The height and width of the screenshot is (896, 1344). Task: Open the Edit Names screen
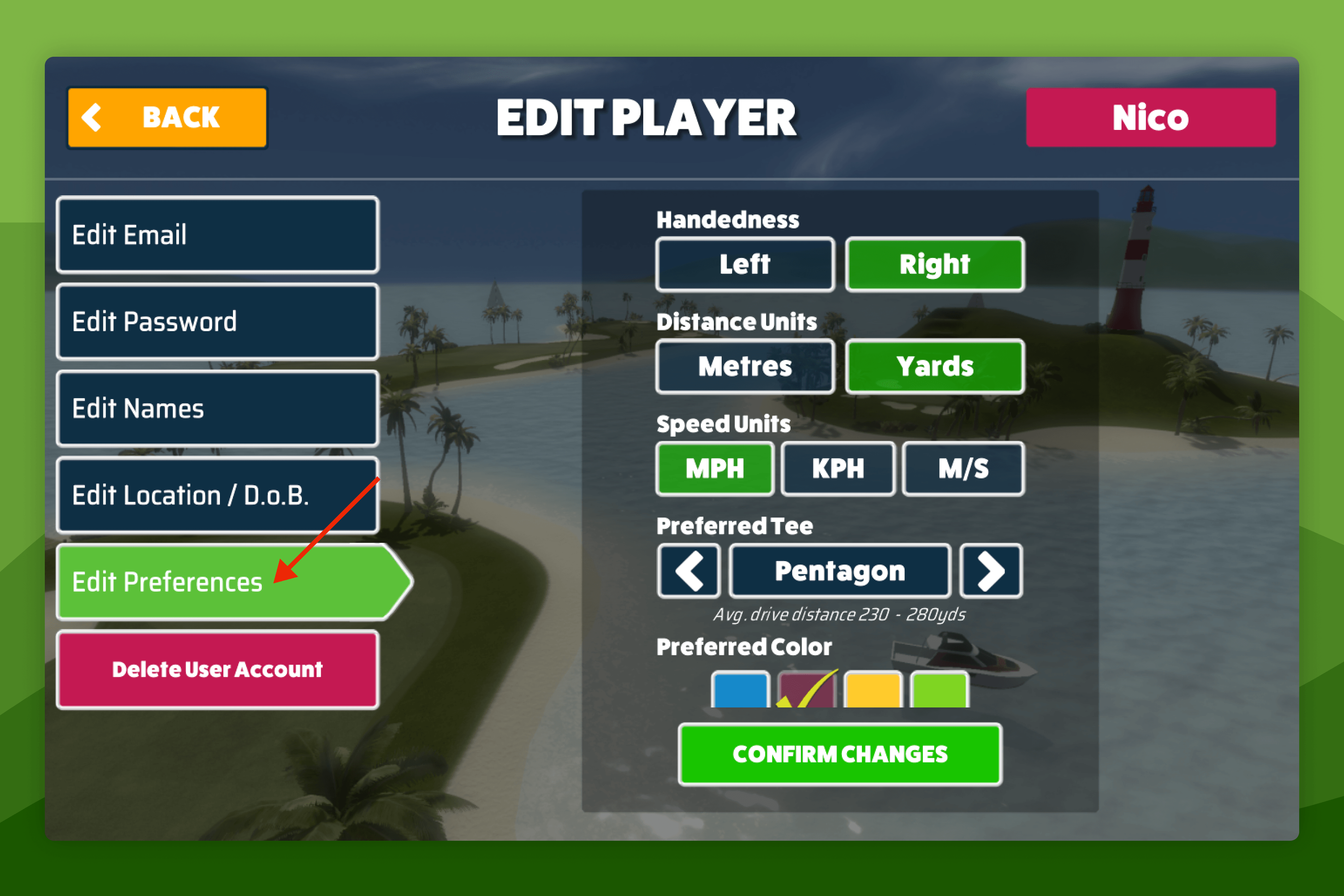[217, 408]
